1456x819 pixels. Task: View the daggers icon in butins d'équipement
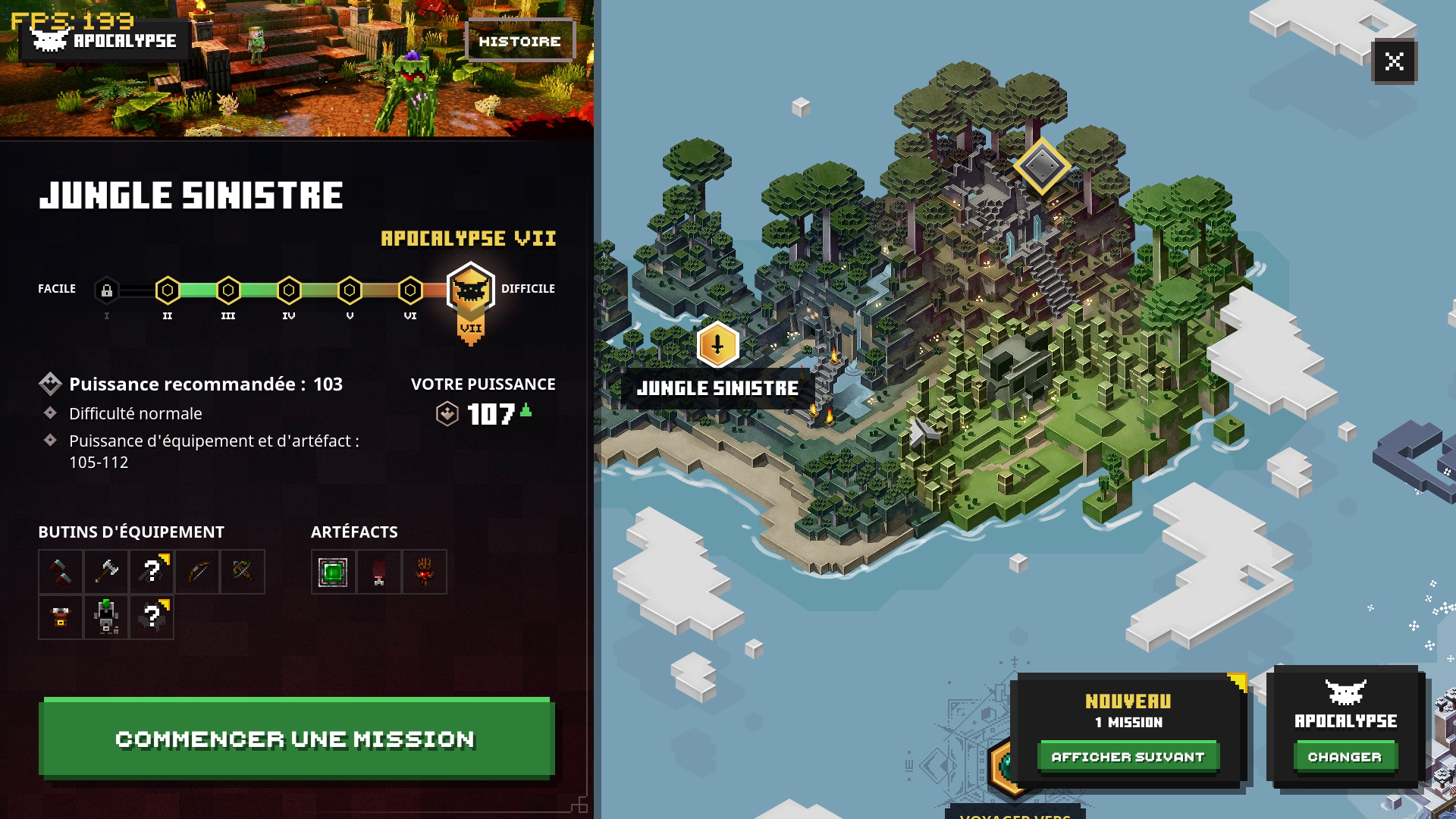(x=61, y=572)
